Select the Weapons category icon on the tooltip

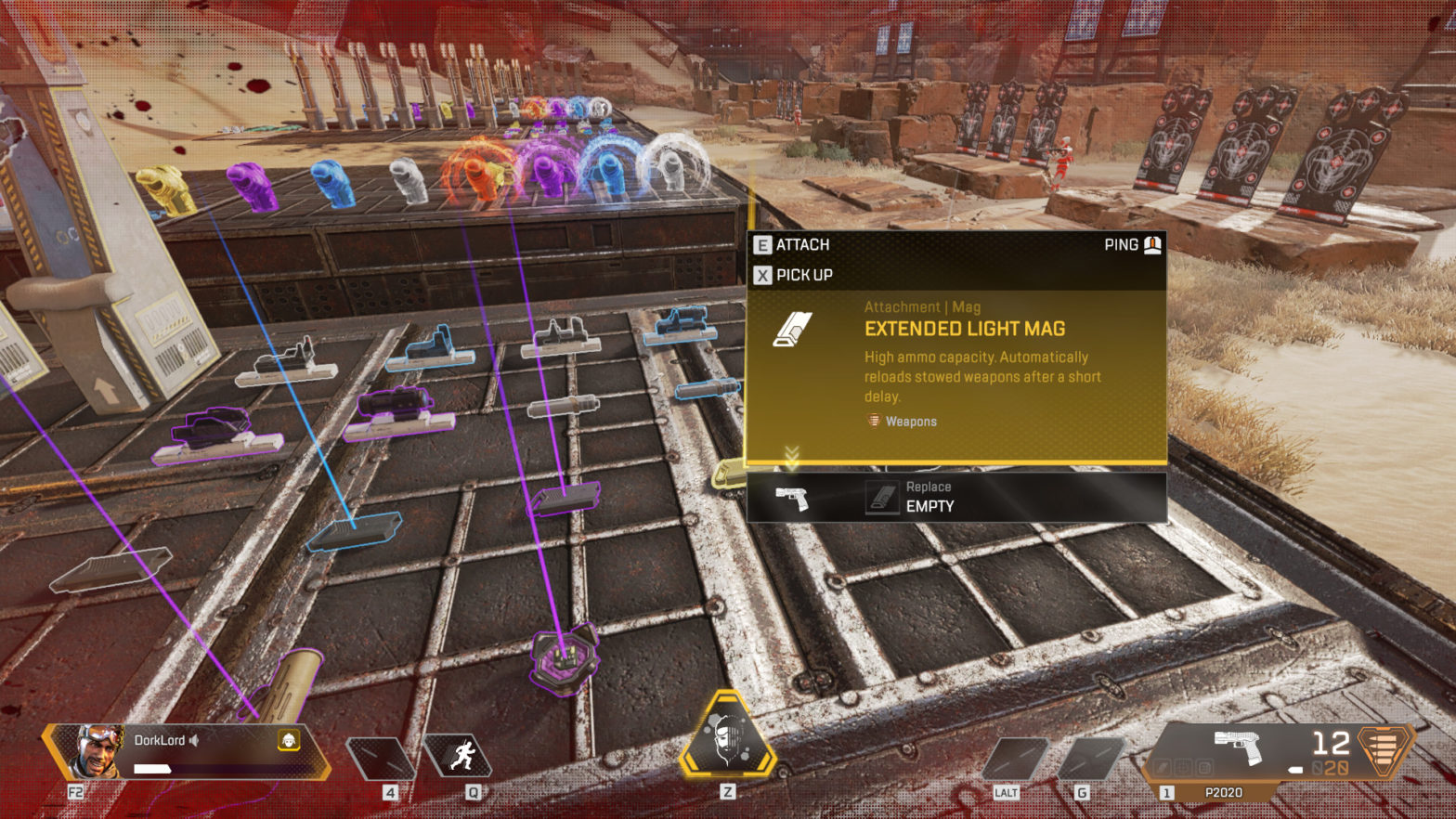tap(873, 421)
